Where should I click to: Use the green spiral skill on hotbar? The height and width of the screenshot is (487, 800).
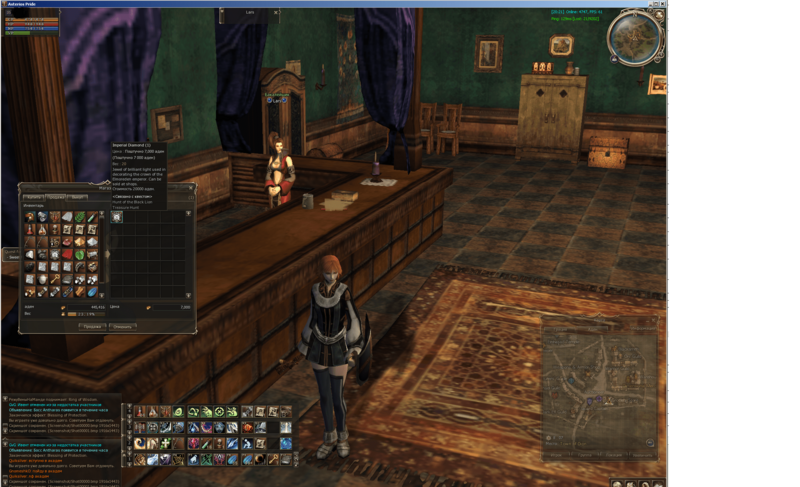point(179,412)
